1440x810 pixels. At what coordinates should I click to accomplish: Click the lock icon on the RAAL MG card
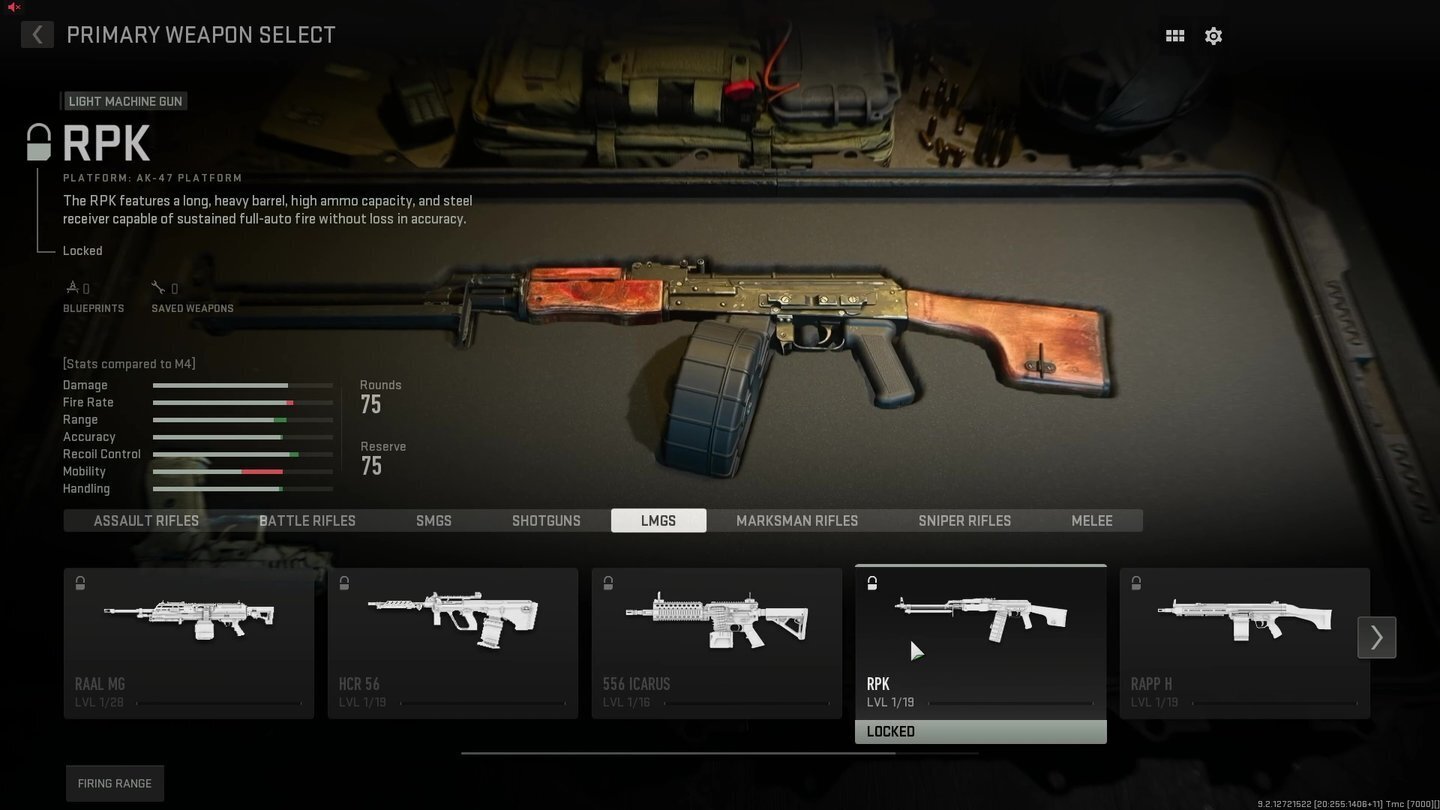tap(80, 583)
